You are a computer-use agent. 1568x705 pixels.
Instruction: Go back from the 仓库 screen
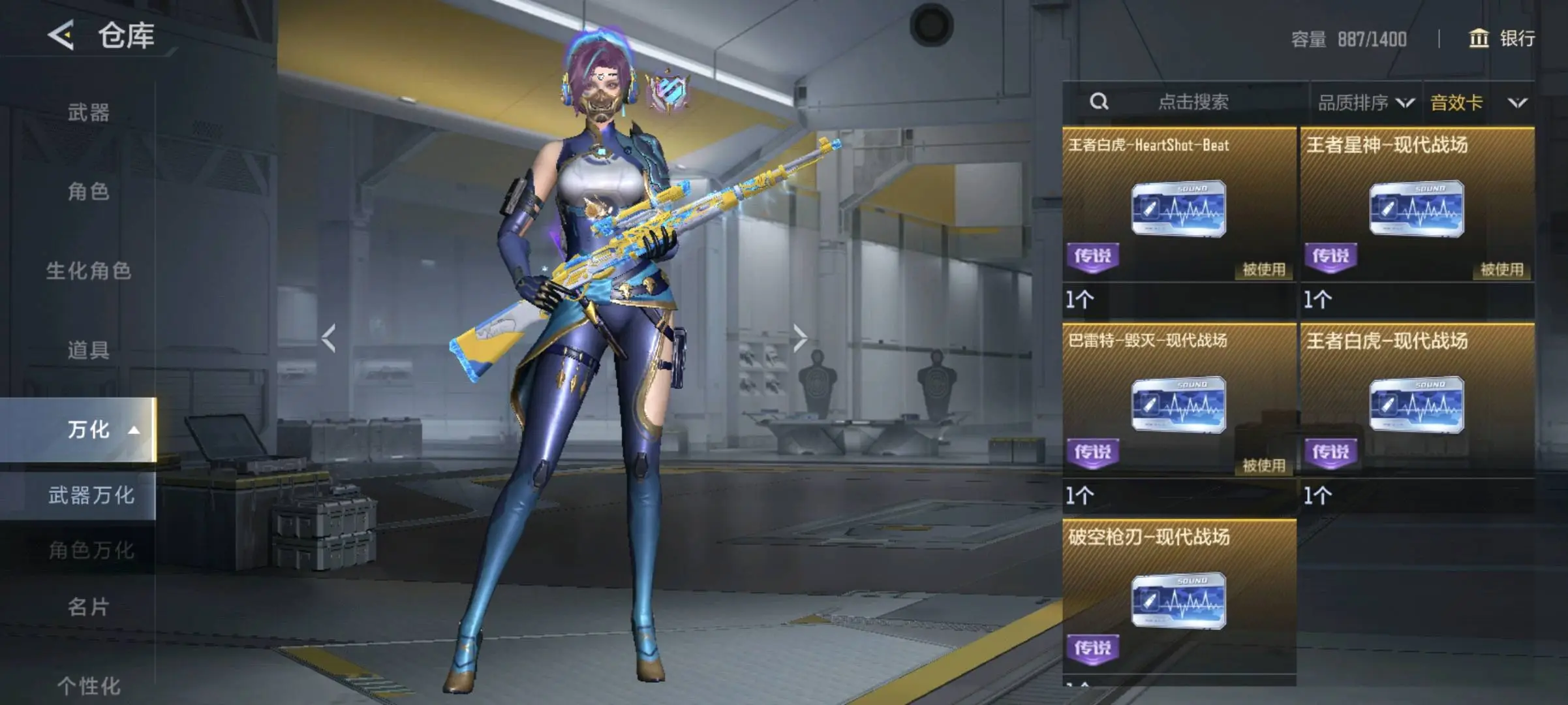tap(61, 35)
